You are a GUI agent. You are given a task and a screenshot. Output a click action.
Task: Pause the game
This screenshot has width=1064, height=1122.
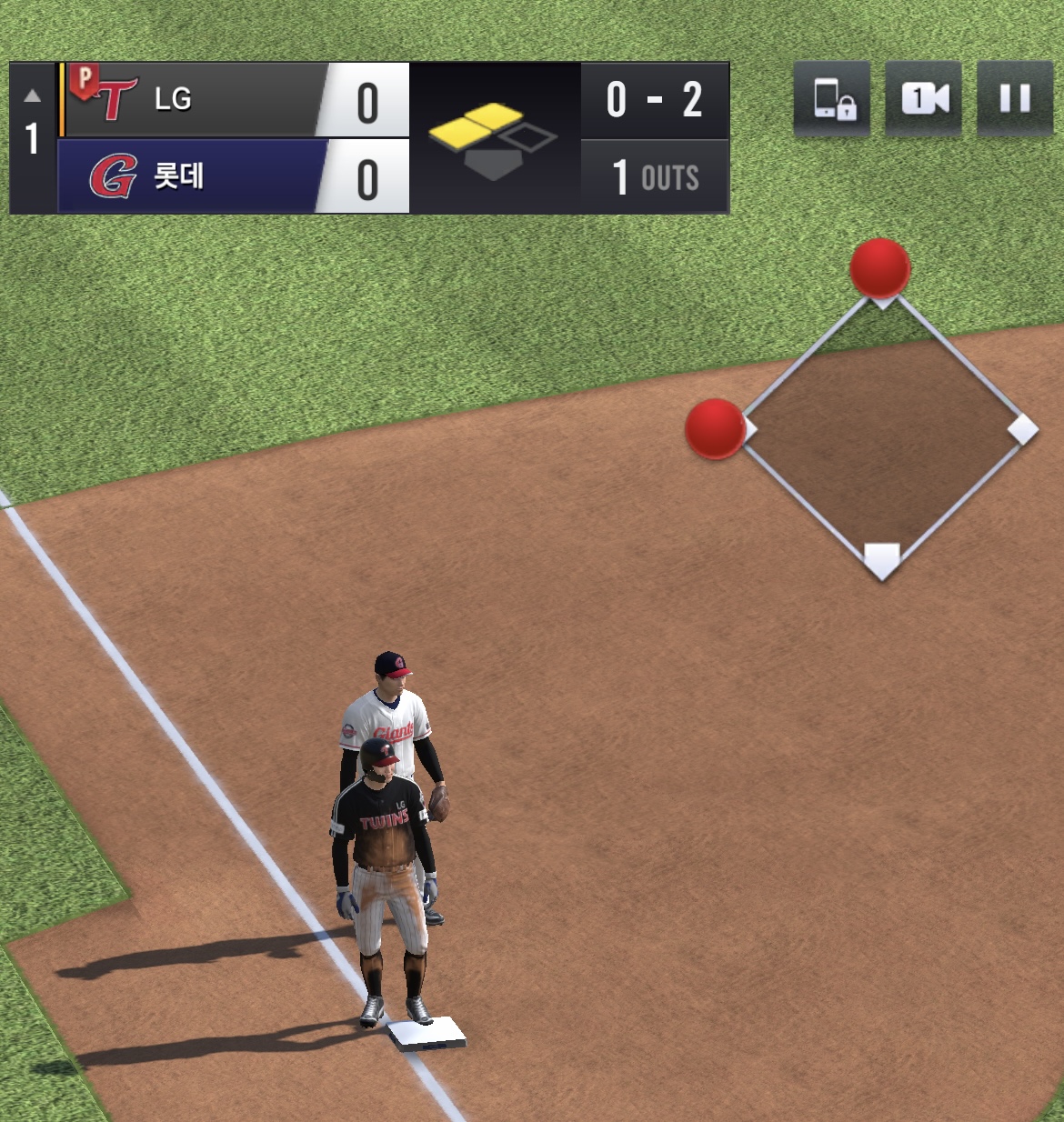[x=1014, y=98]
